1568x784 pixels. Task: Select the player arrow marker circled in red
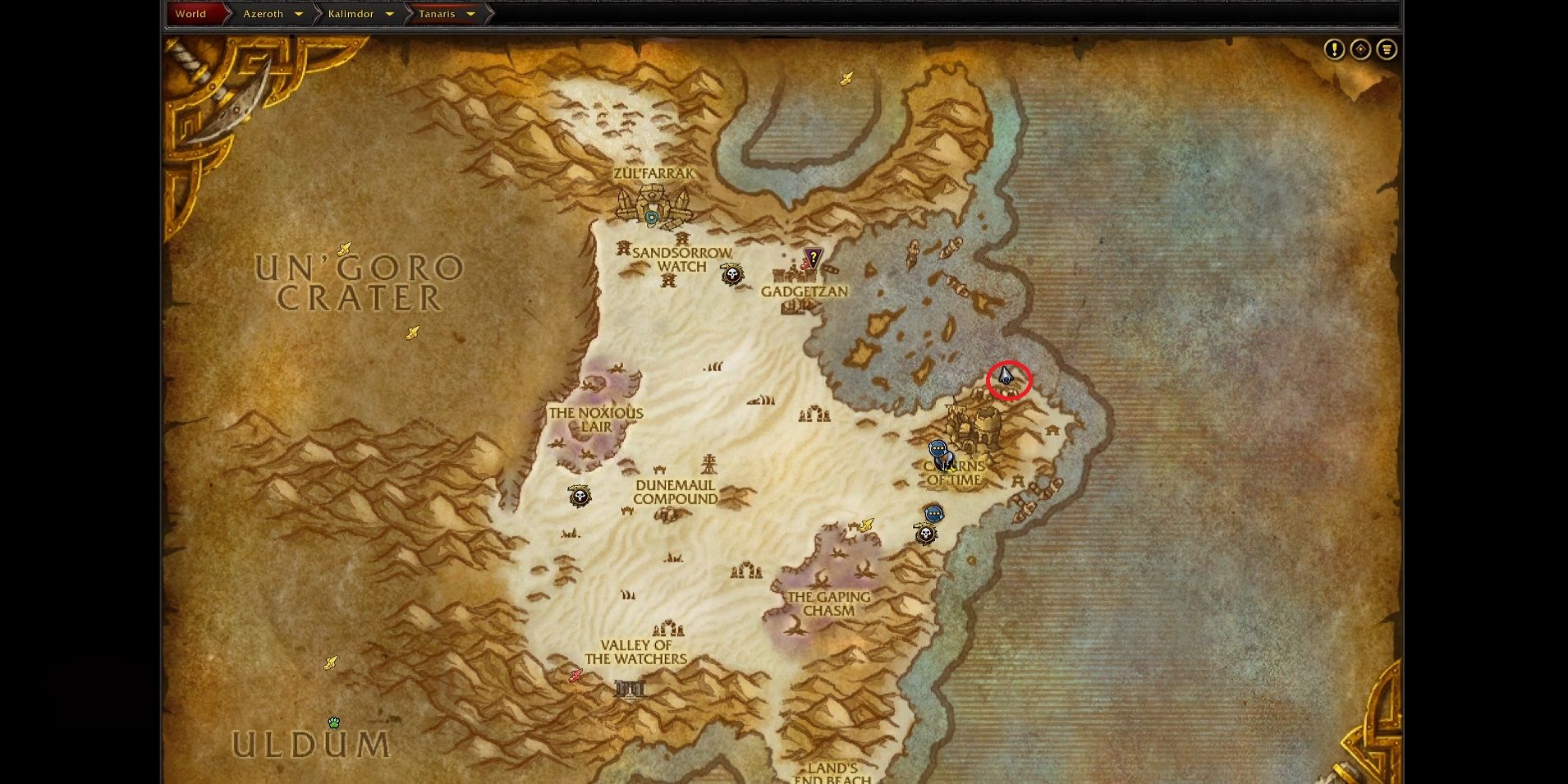tap(1006, 377)
